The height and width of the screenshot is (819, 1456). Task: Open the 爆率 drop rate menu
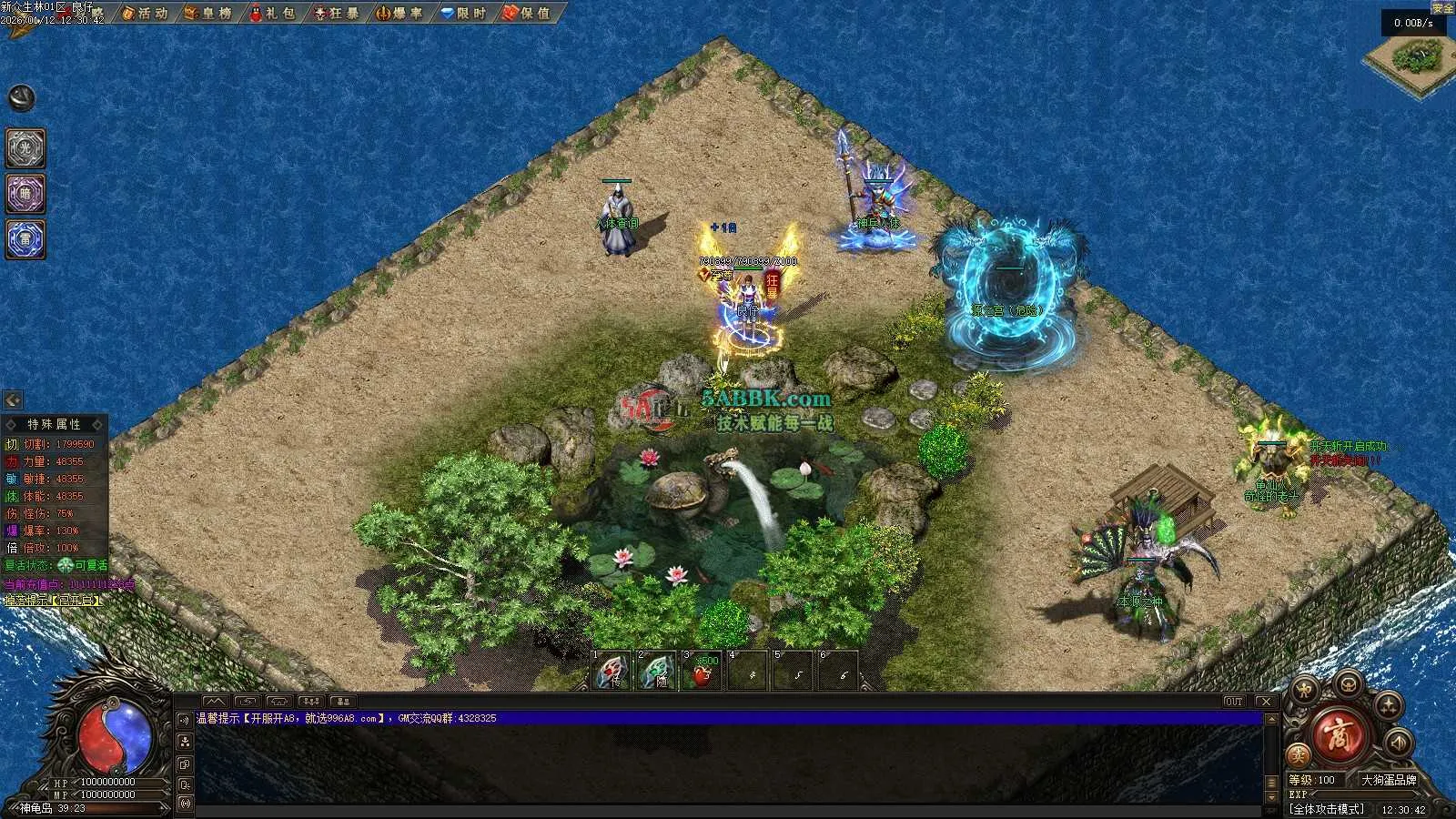(x=399, y=13)
